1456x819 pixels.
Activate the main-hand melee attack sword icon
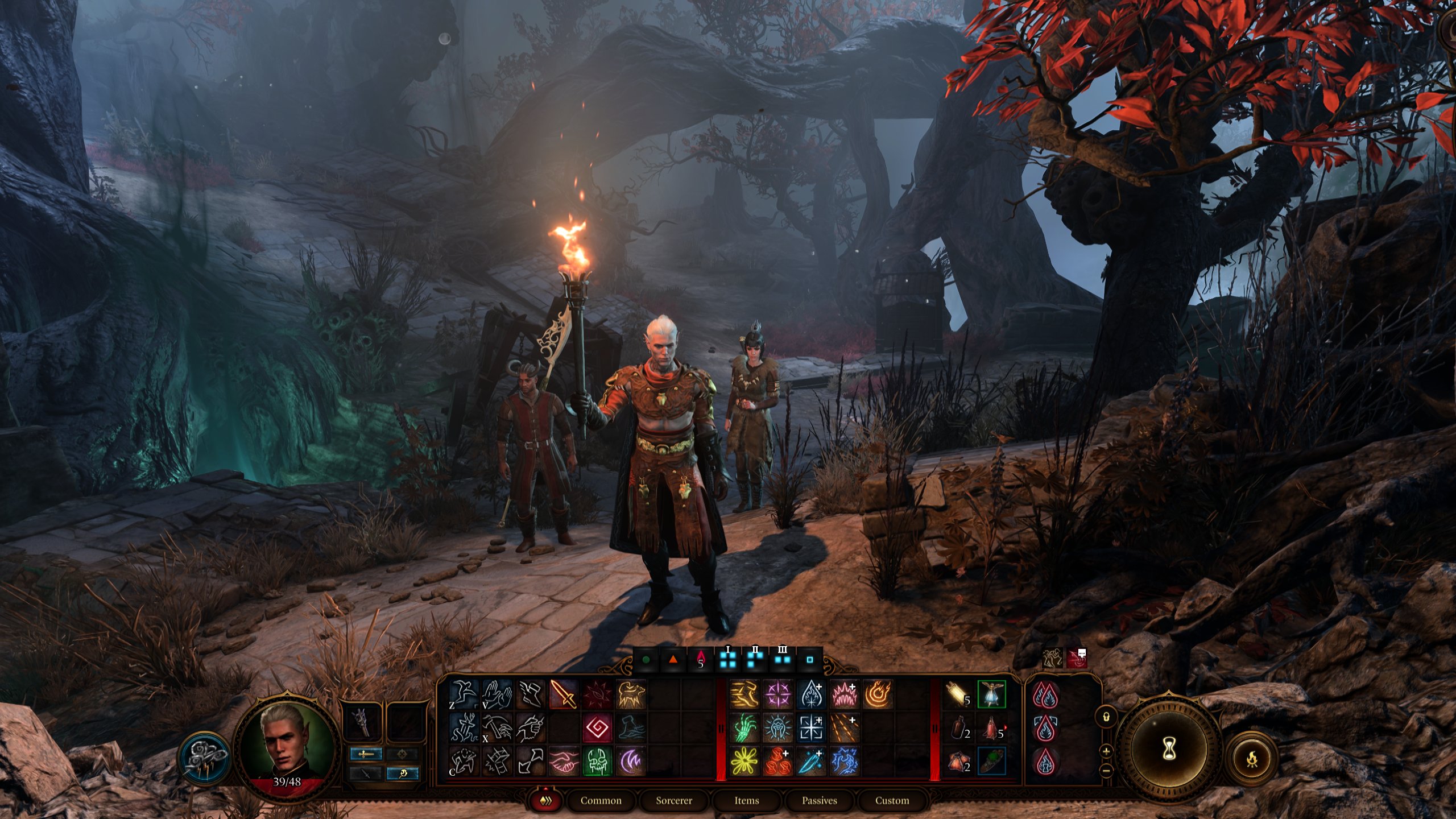tap(562, 694)
